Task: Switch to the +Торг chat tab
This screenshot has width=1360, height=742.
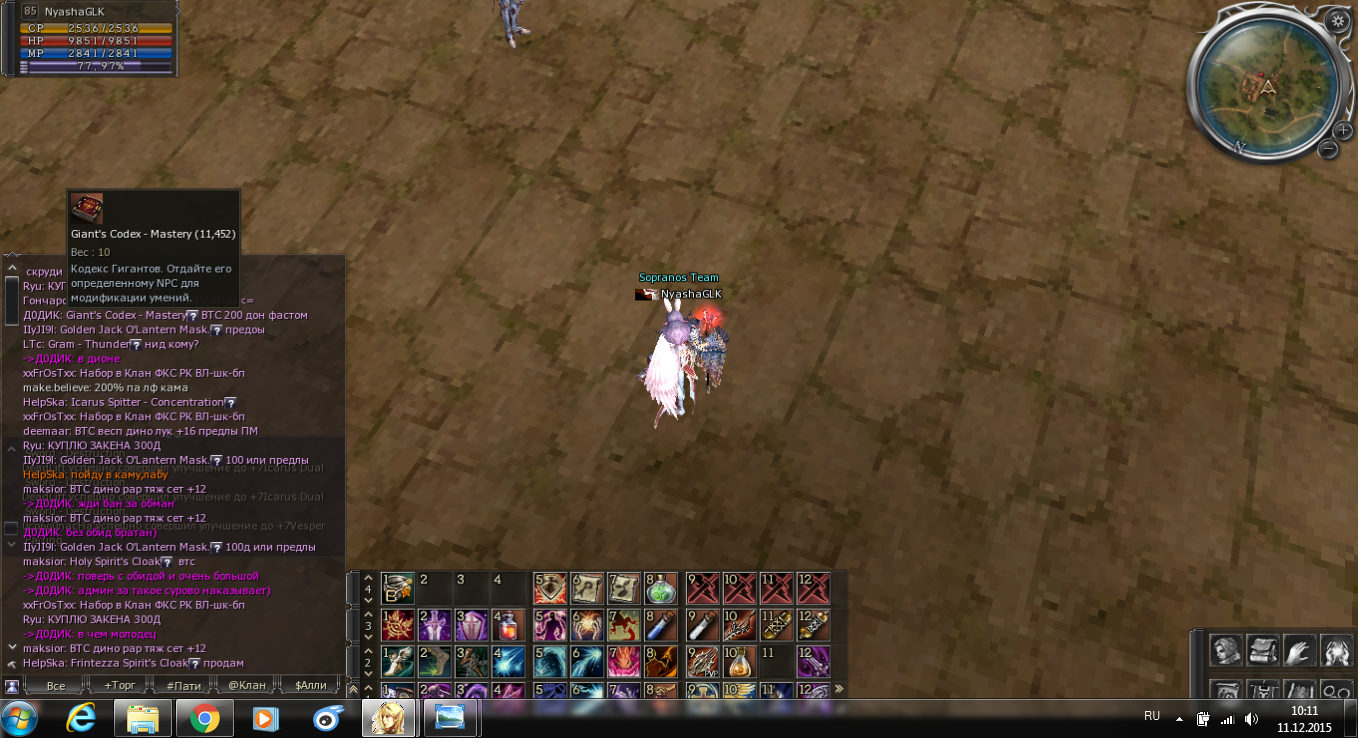Action: [x=121, y=686]
